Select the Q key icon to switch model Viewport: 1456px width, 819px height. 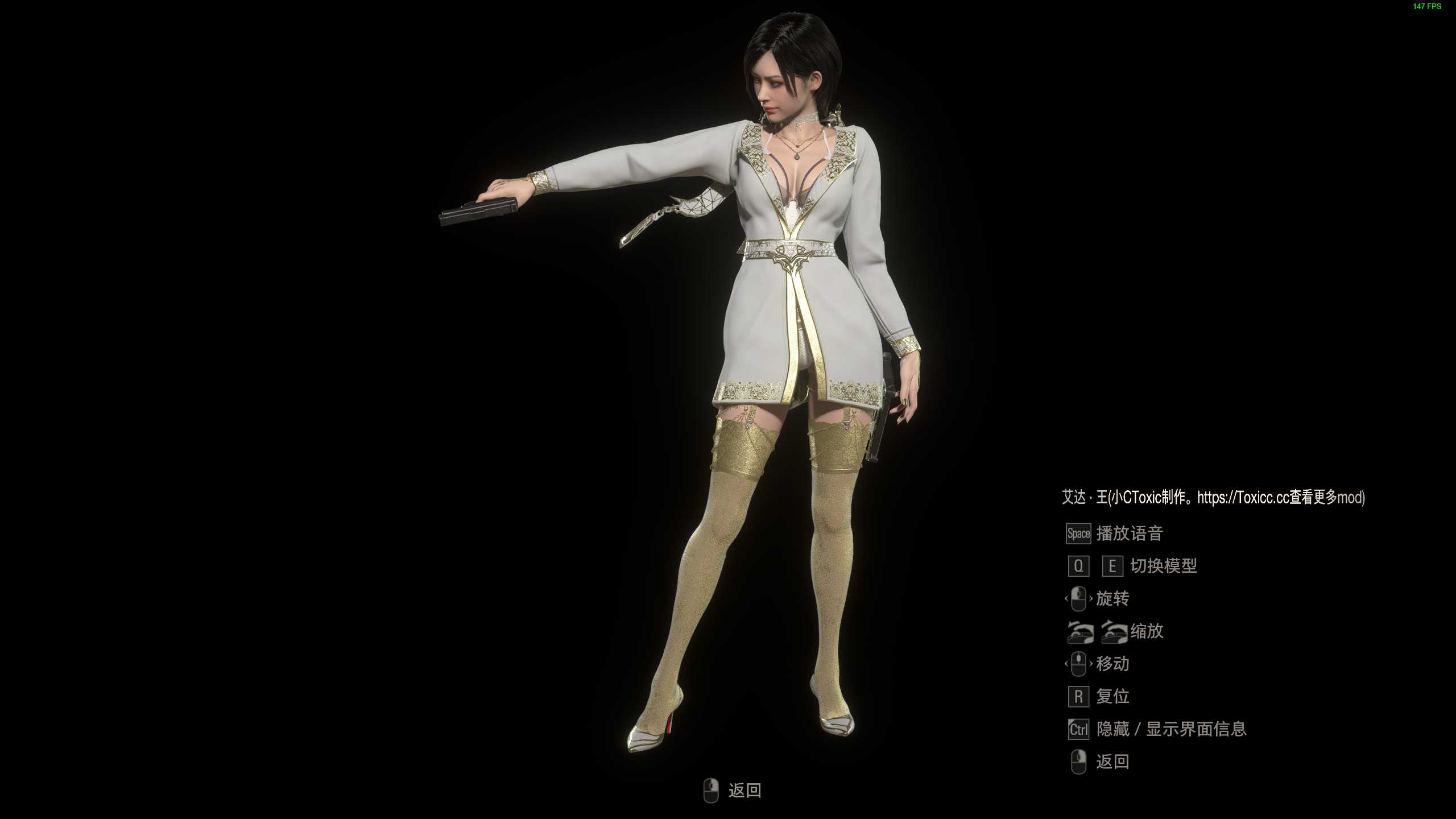[x=1078, y=566]
